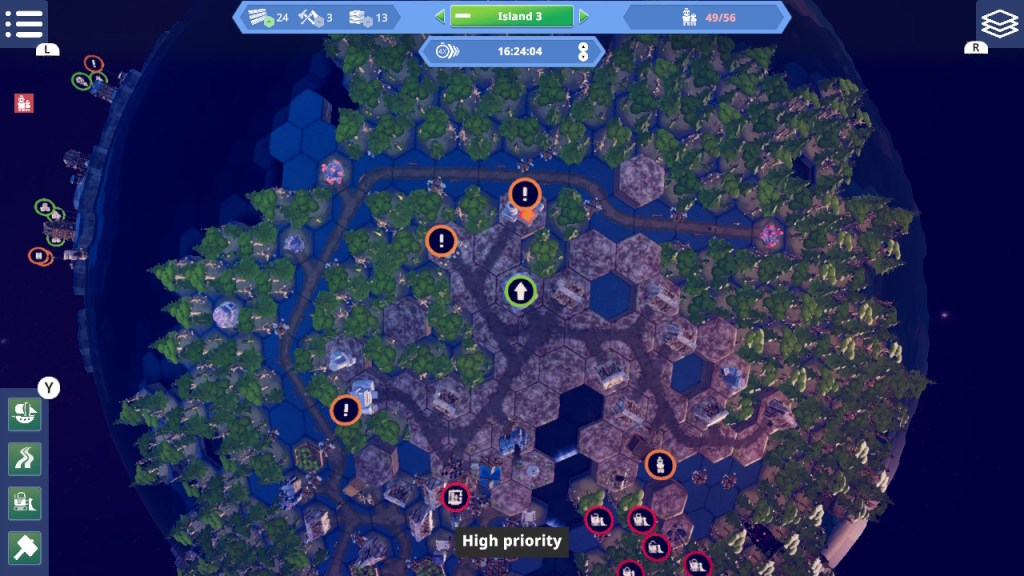Viewport: 1024px width, 576px height.
Task: Select the bulldozer demolish tool
Action: [x=24, y=503]
